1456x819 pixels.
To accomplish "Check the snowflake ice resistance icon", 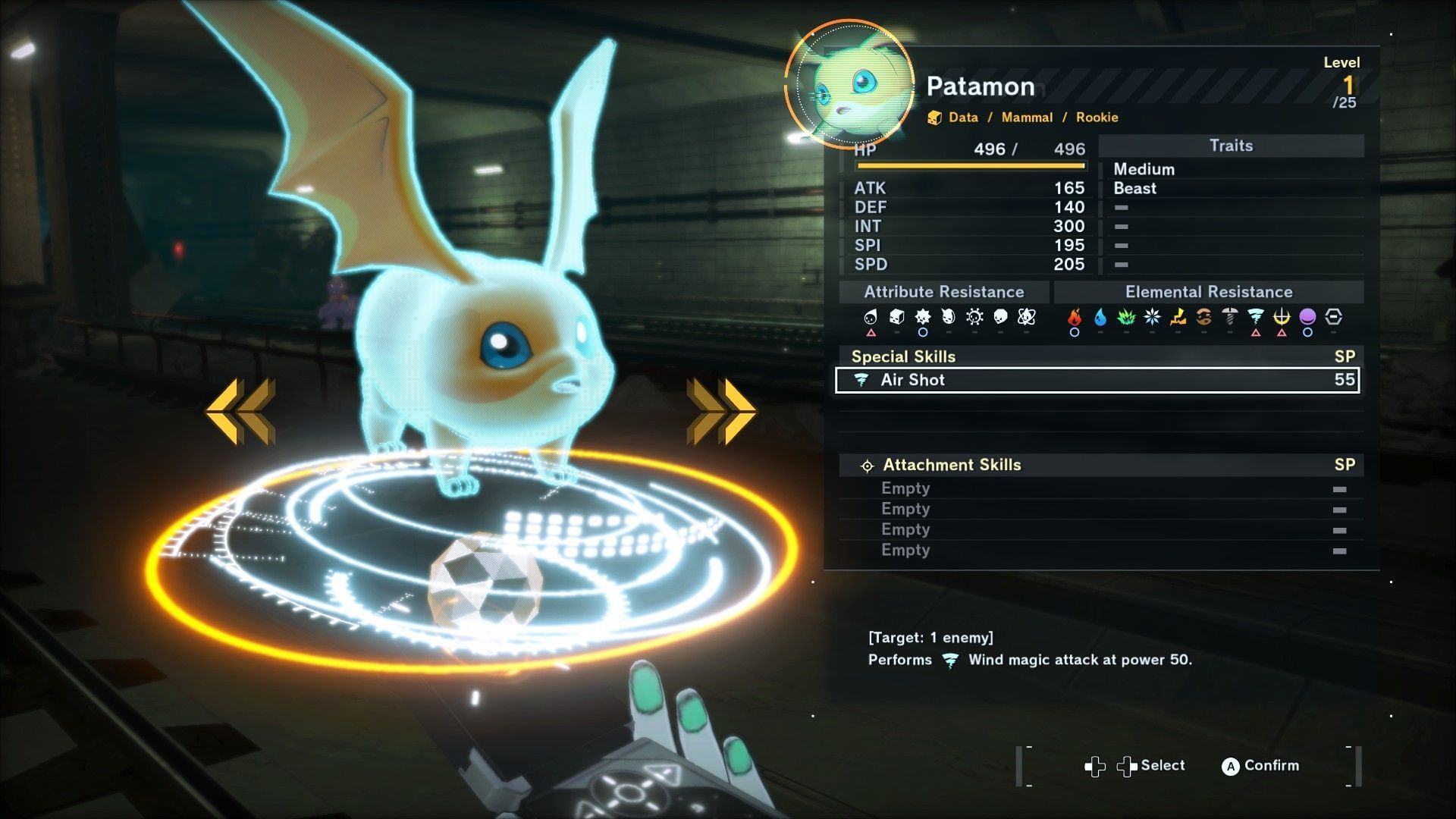I will pyautogui.click(x=1152, y=317).
